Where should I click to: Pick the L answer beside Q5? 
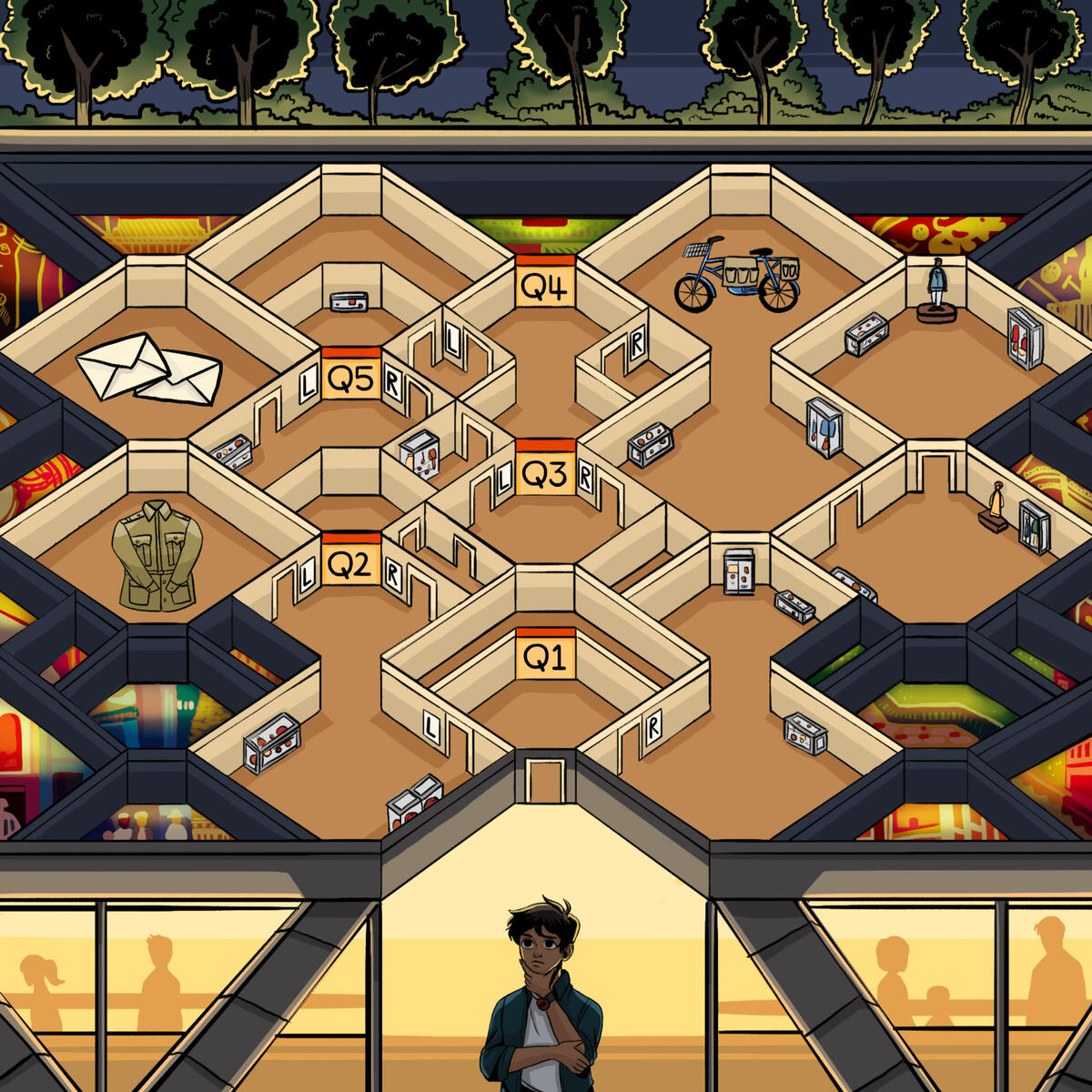308,387
